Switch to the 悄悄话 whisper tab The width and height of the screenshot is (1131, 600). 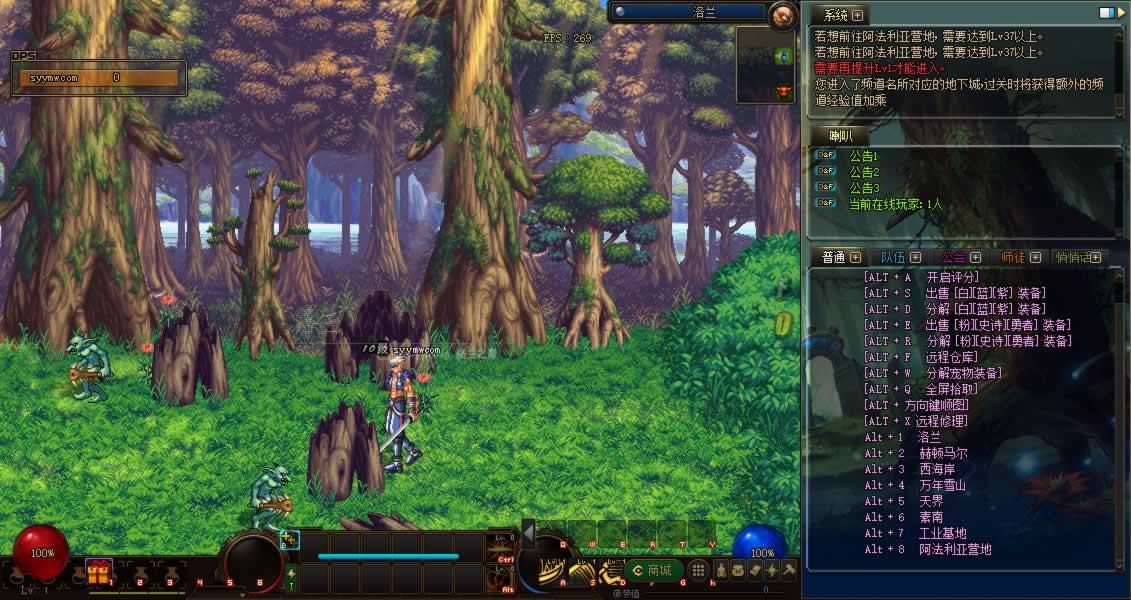(x=1073, y=257)
